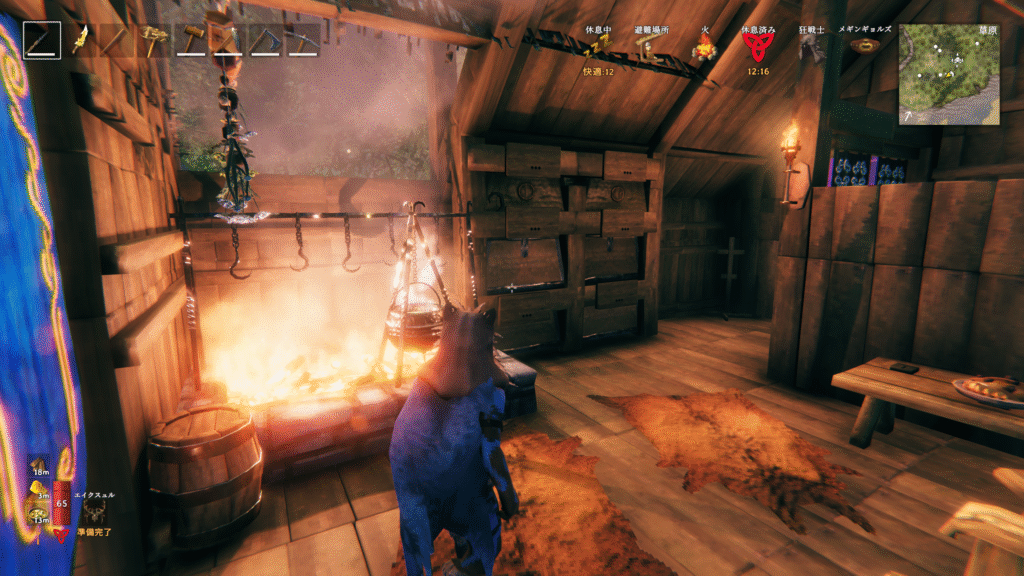Click the 狂戦士 berserker status icon
1024x576 pixels.
[812, 48]
